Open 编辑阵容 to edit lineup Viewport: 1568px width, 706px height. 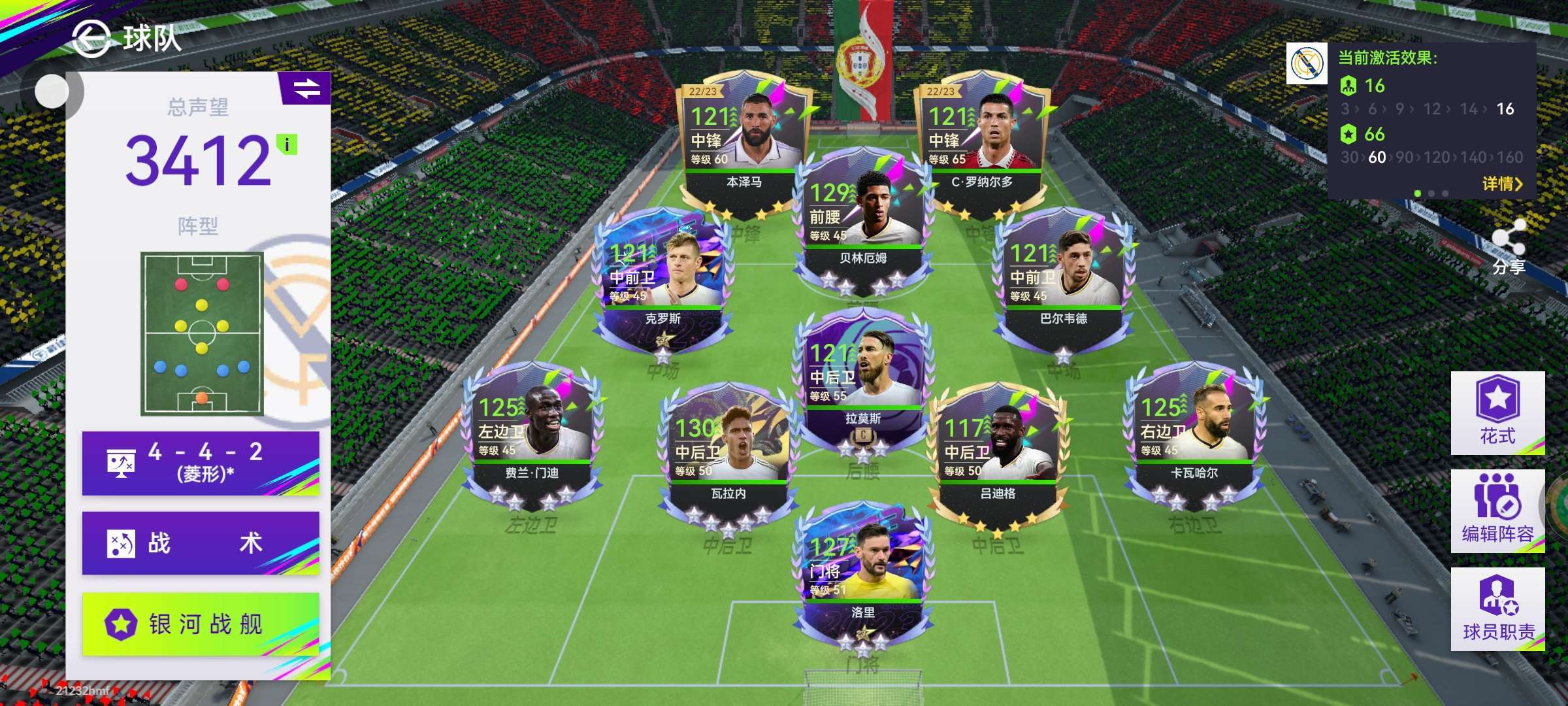coord(1497,511)
